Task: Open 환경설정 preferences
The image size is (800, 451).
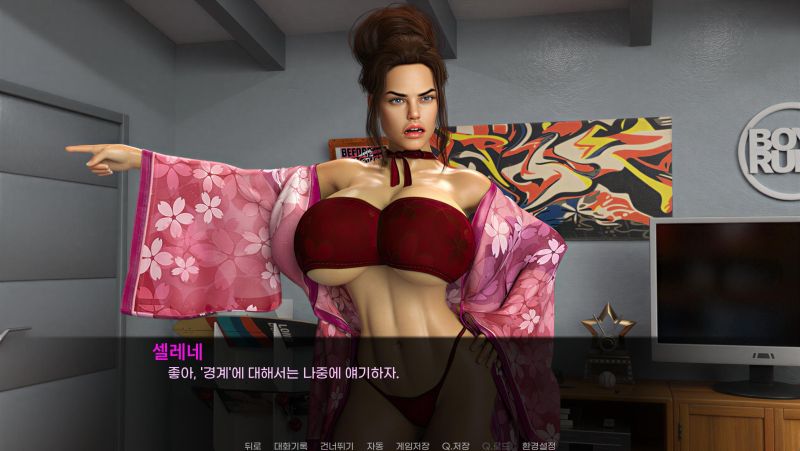Action: coord(539,445)
